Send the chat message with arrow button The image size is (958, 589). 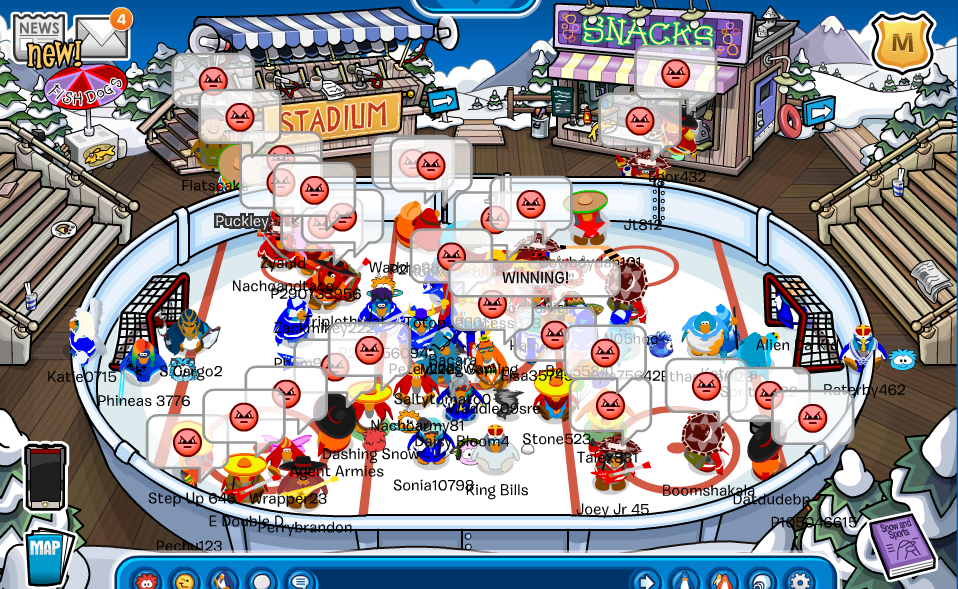(645, 581)
